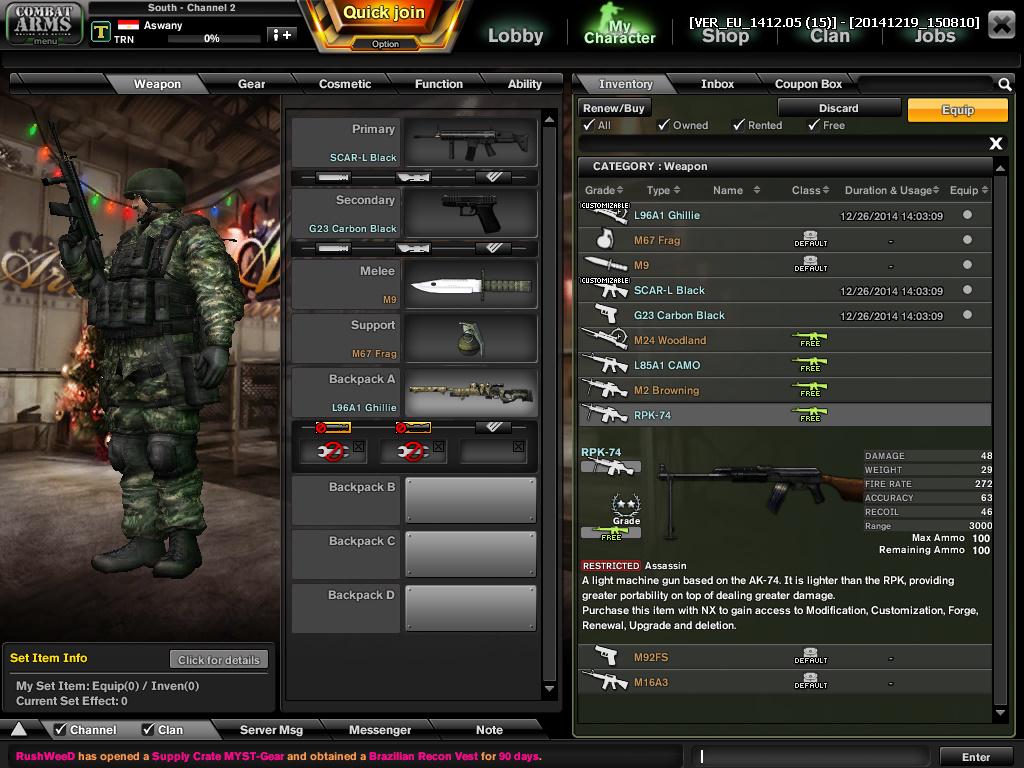Open the Ability tab
The height and width of the screenshot is (768, 1024).
pos(524,84)
